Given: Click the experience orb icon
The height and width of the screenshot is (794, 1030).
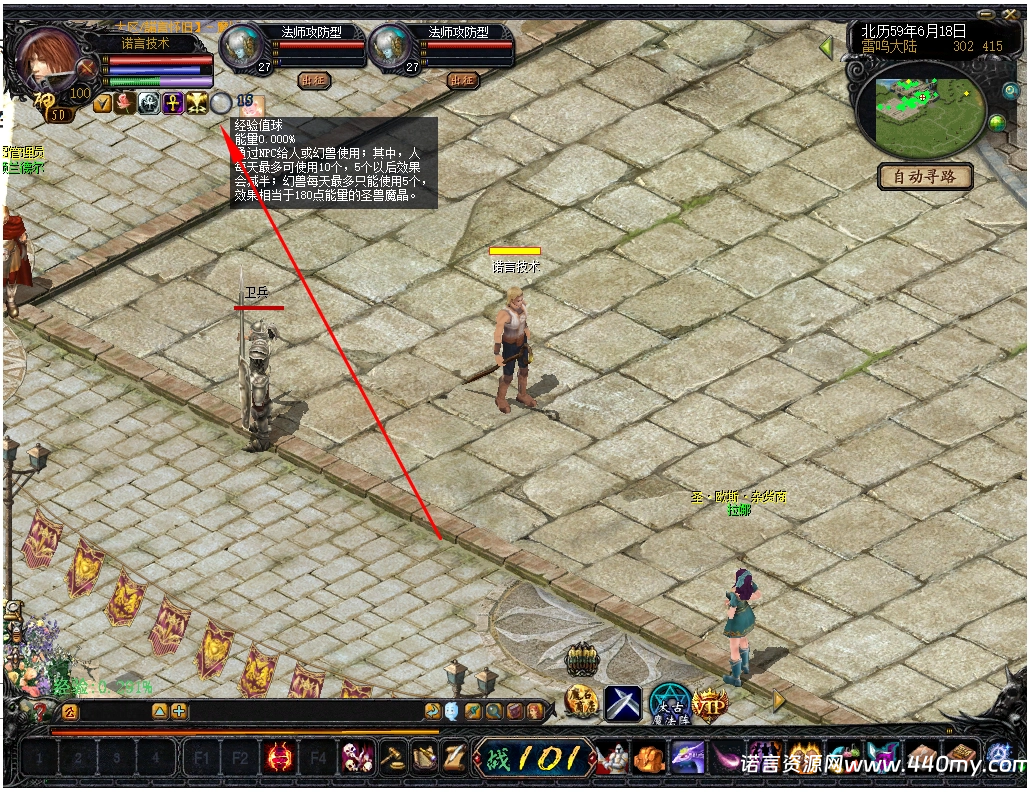Looking at the screenshot, I should [221, 102].
